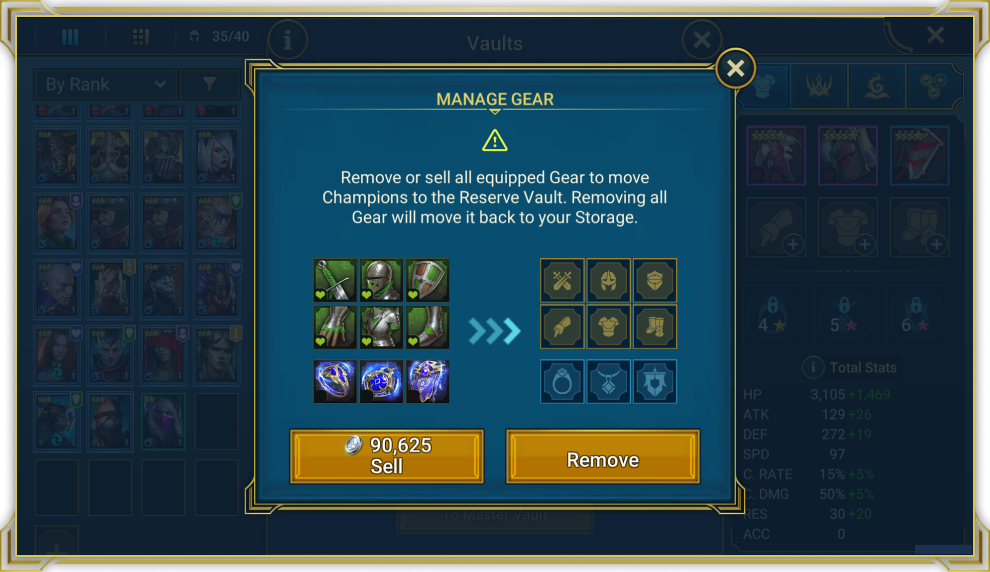
Task: Select the equipped steel helmet
Action: click(381, 280)
